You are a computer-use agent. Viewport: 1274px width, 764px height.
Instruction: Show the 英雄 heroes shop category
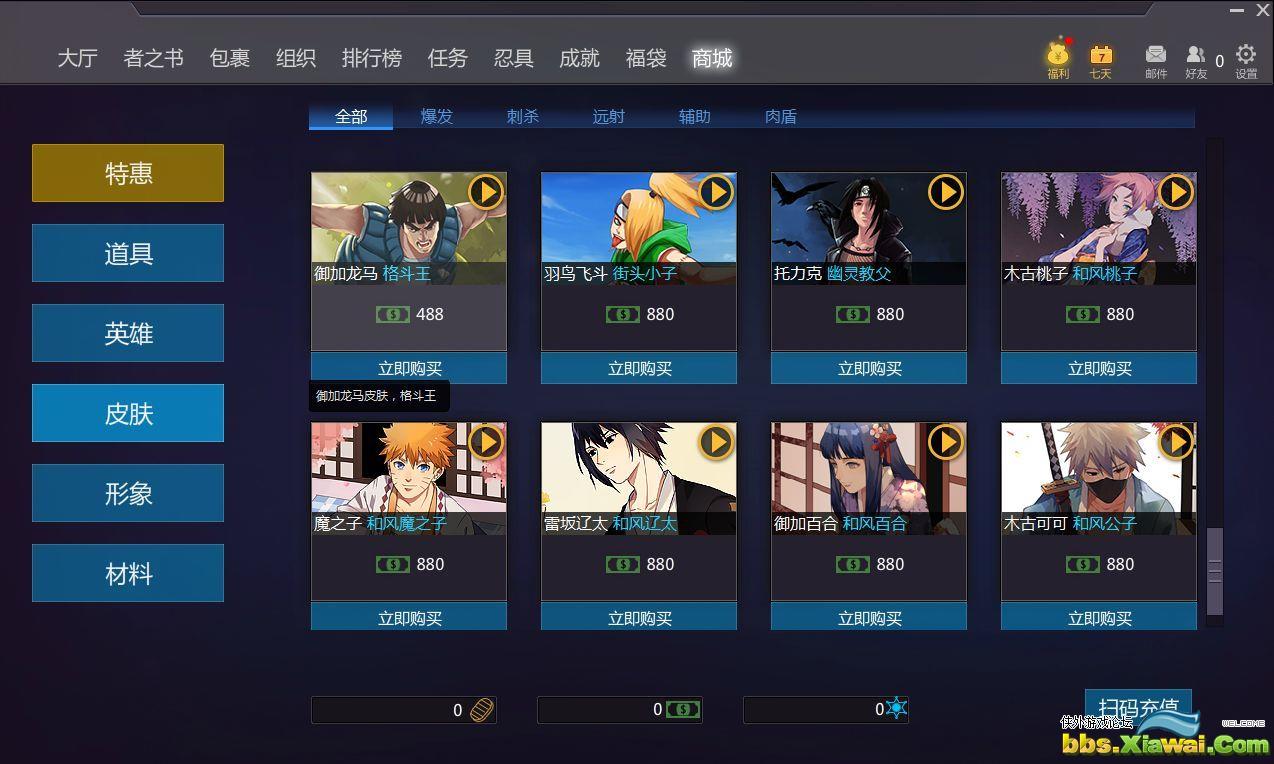(128, 333)
